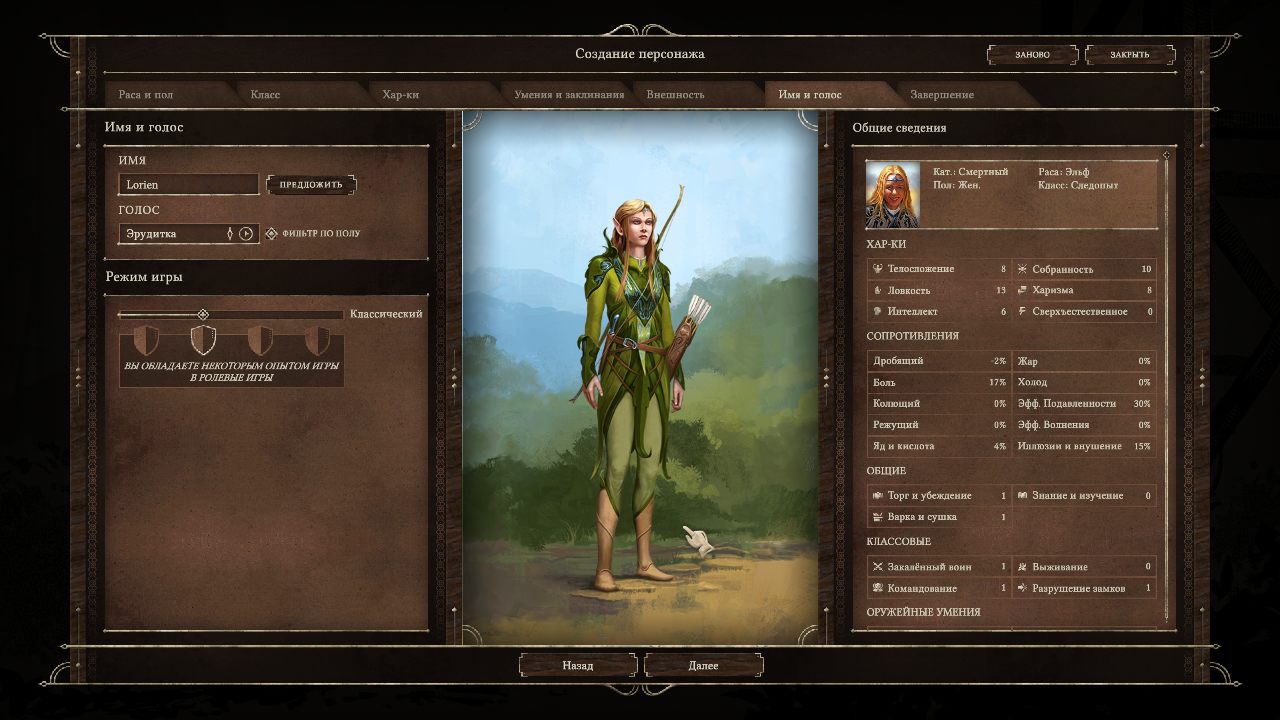Click the Общие сведения panel scrollbar
Viewport: 1280px width, 720px height.
1165,390
